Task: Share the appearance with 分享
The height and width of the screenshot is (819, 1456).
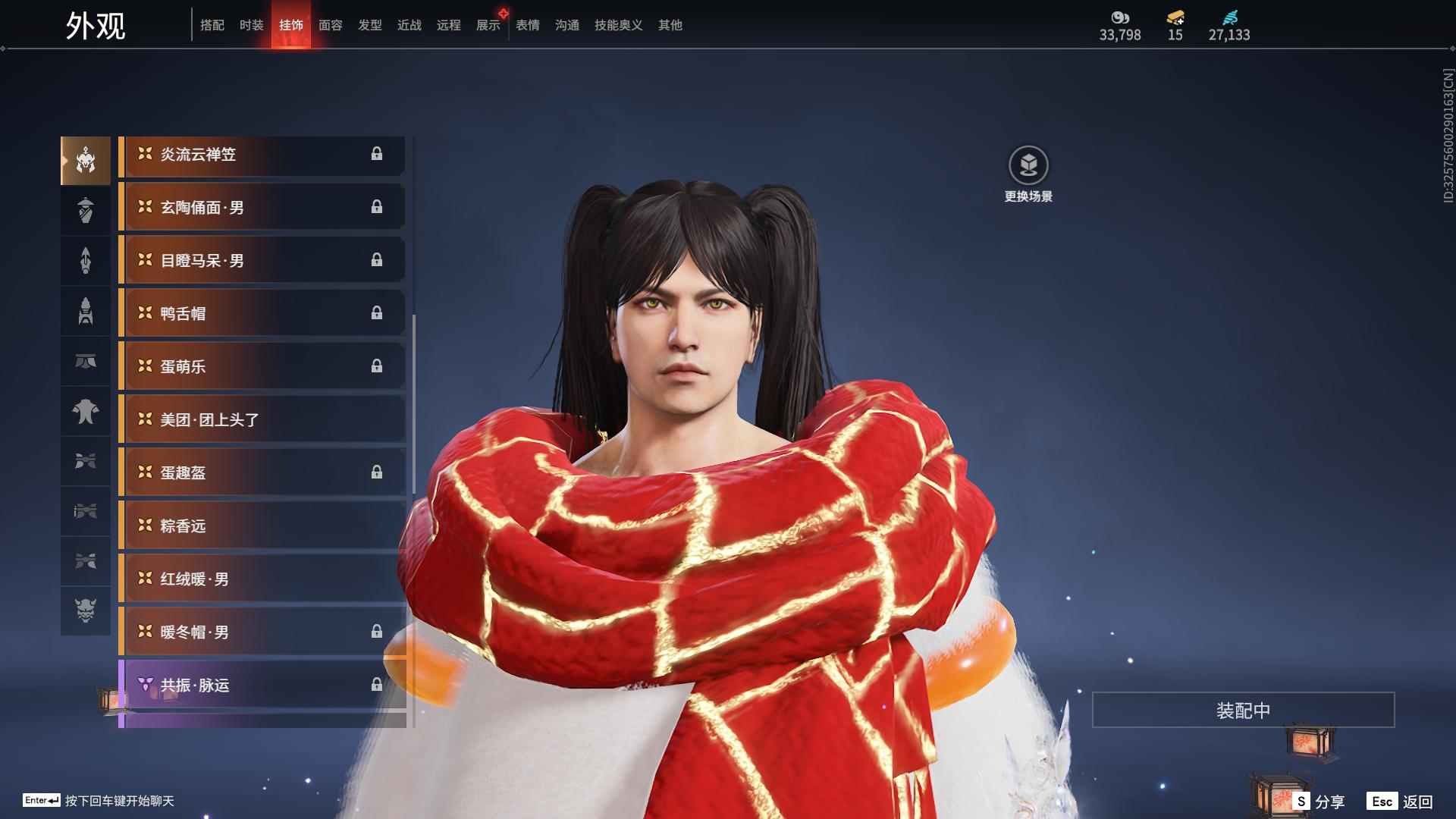Action: point(1319,801)
